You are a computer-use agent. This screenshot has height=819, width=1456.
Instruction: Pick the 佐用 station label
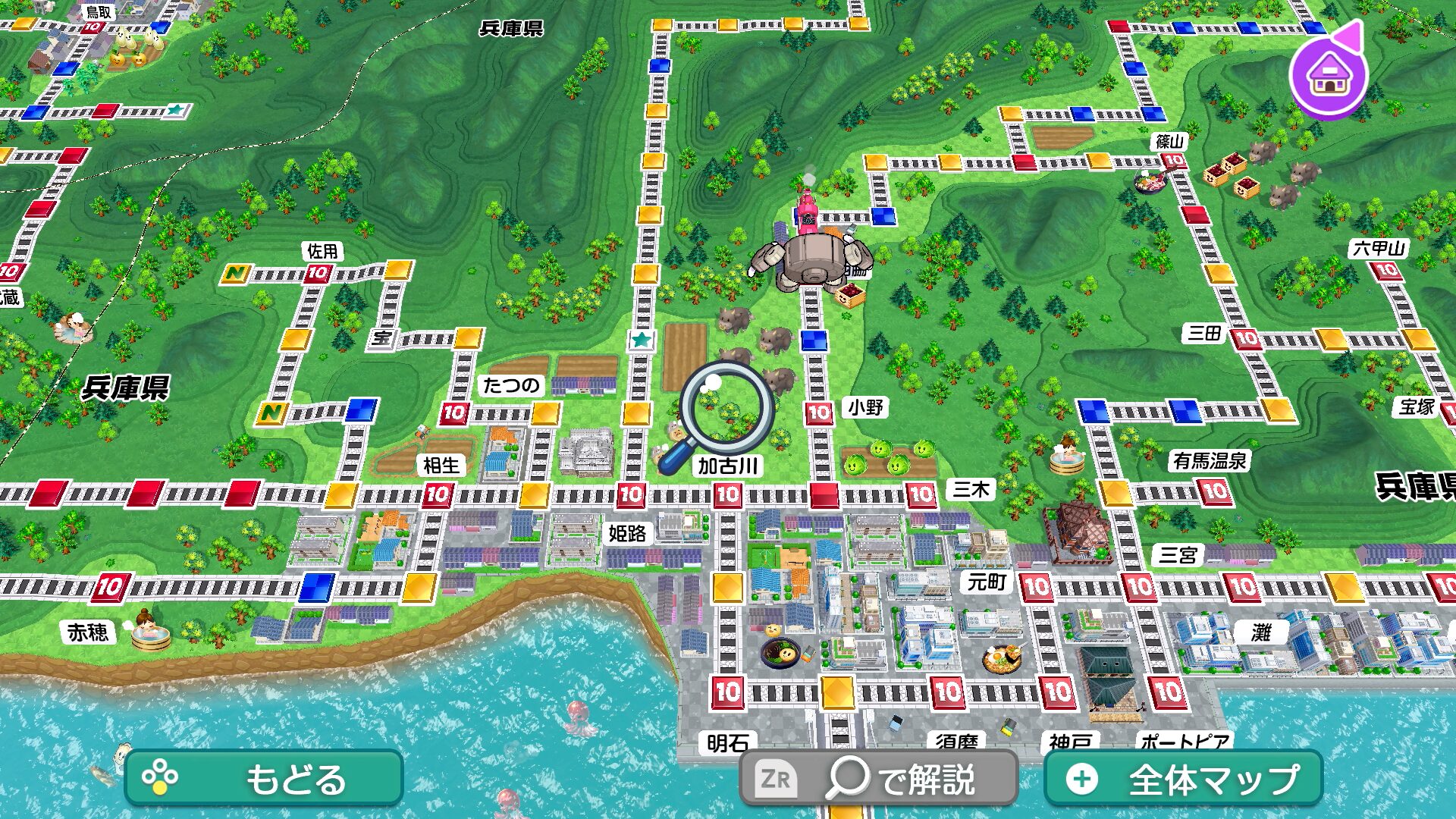coord(322,251)
